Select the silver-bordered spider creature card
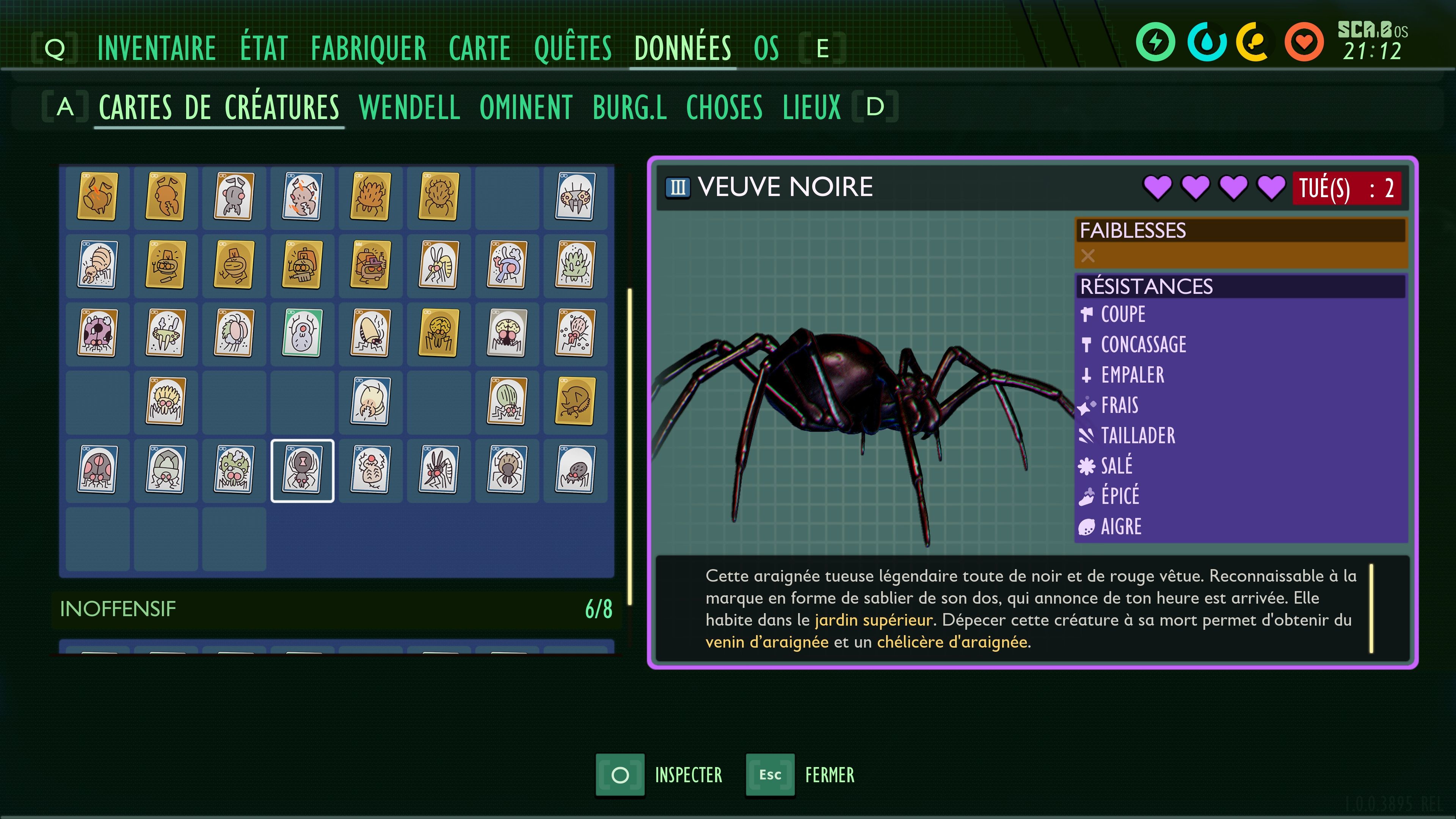 point(507,334)
